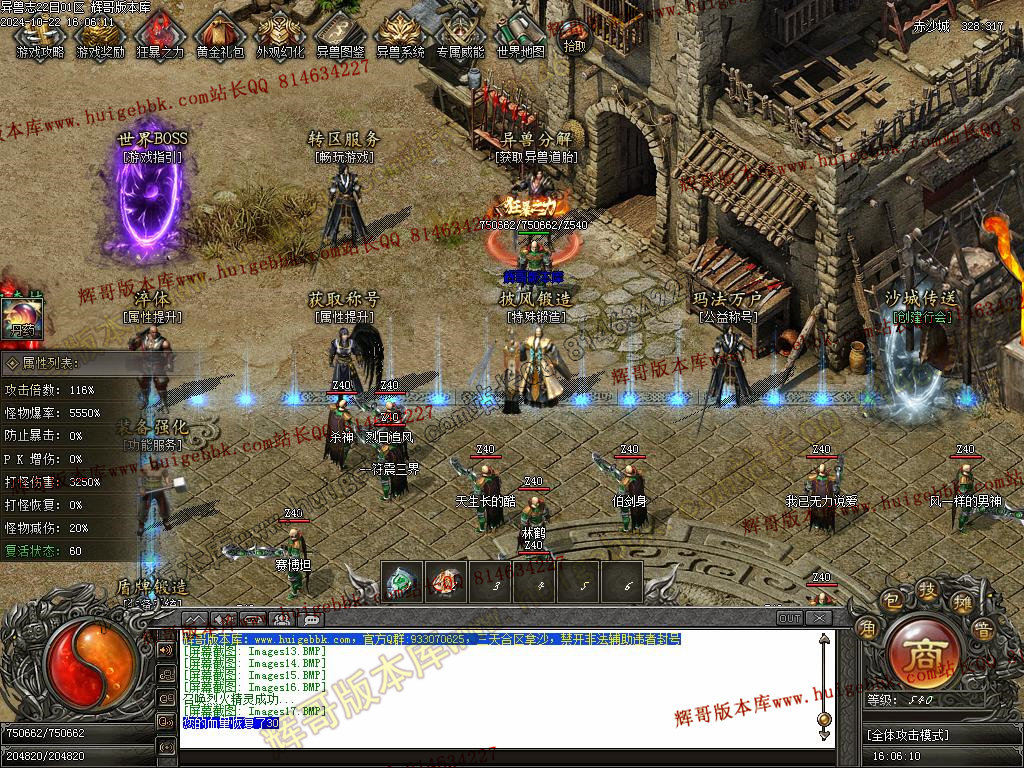Activate the 狂暴之力 berserk power icon
This screenshot has height=768, width=1024.
tap(160, 35)
